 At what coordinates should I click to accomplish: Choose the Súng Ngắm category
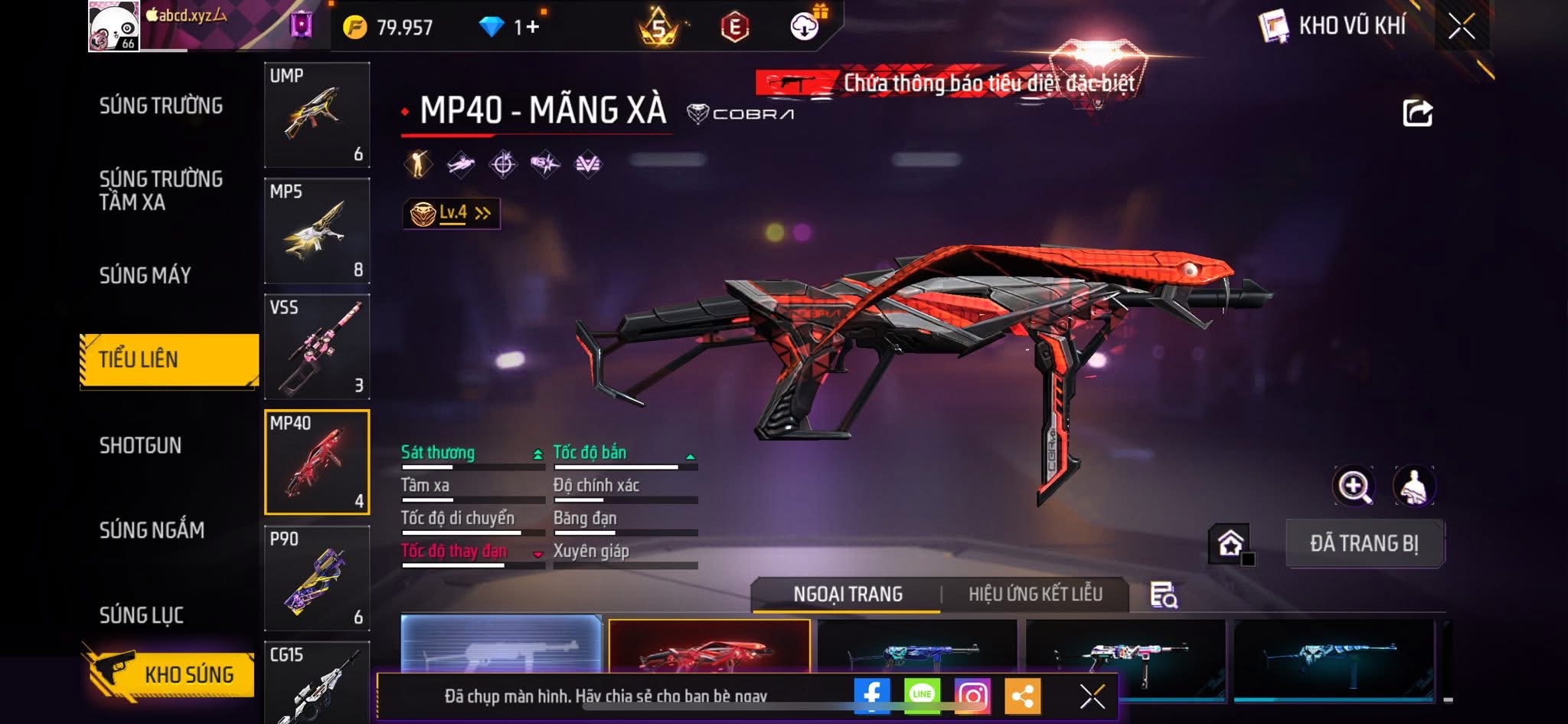point(152,529)
